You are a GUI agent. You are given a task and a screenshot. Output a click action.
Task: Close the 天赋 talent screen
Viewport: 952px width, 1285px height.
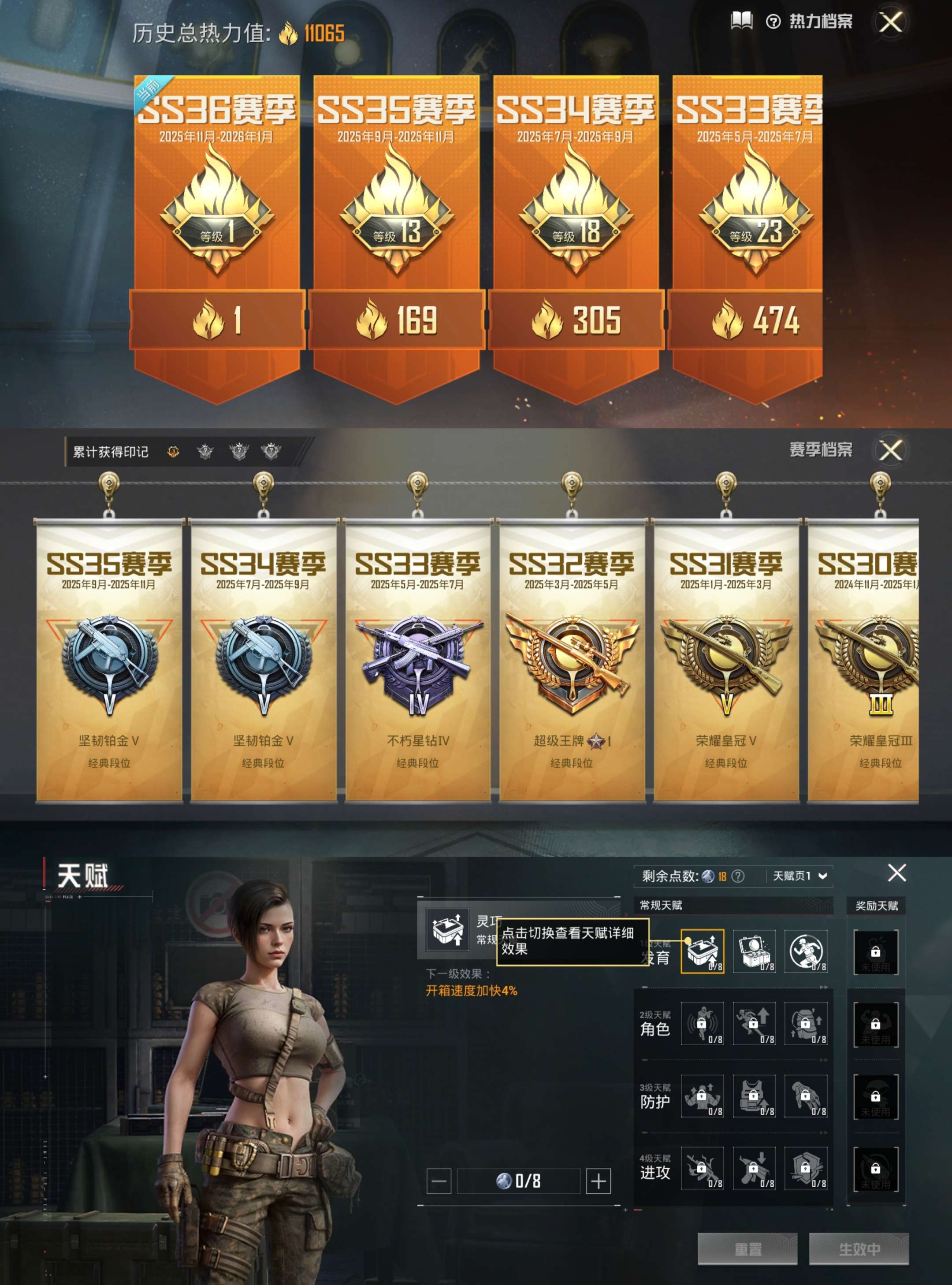click(x=896, y=873)
